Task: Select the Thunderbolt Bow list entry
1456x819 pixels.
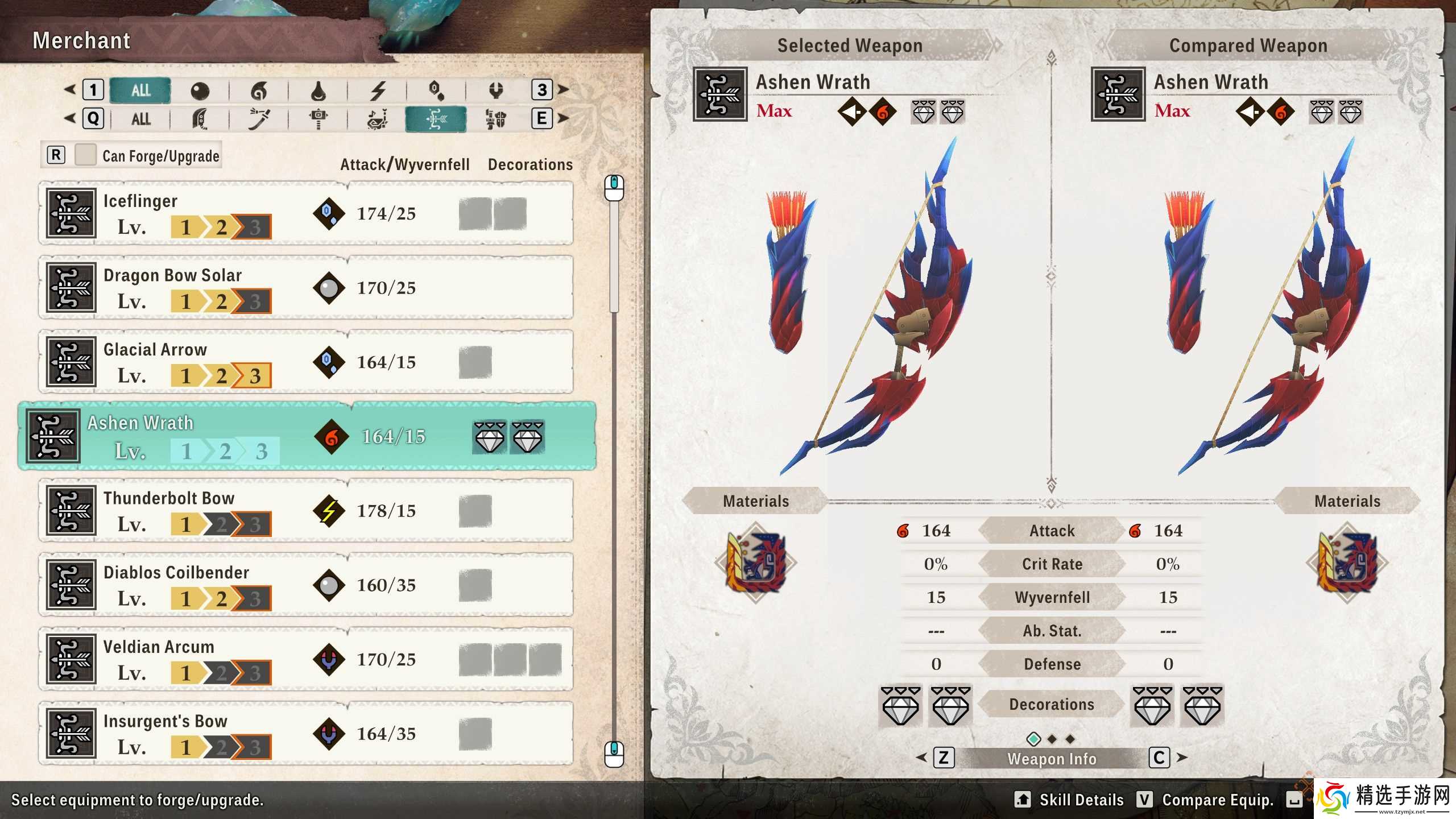Action: click(x=307, y=510)
